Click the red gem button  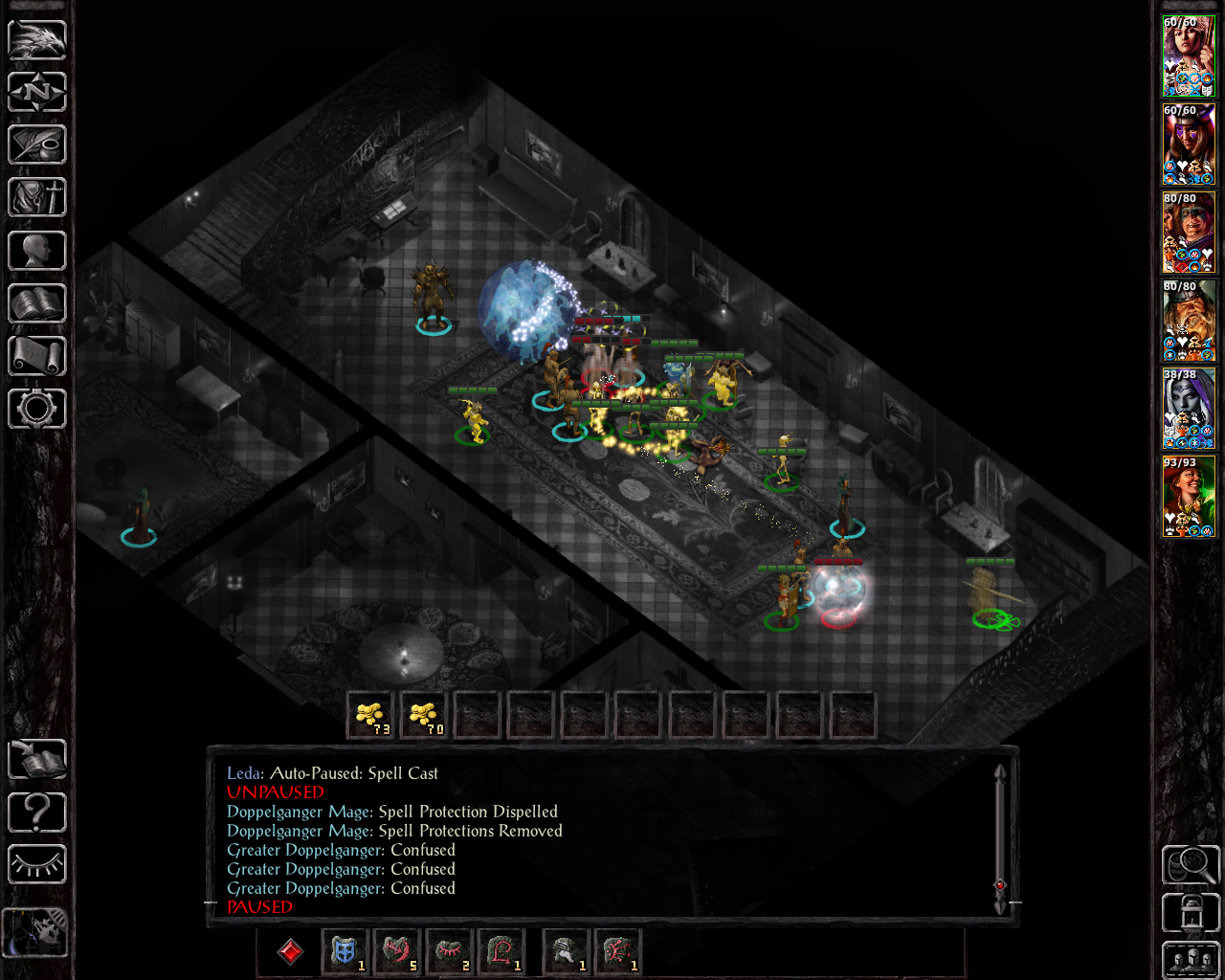[x=290, y=951]
